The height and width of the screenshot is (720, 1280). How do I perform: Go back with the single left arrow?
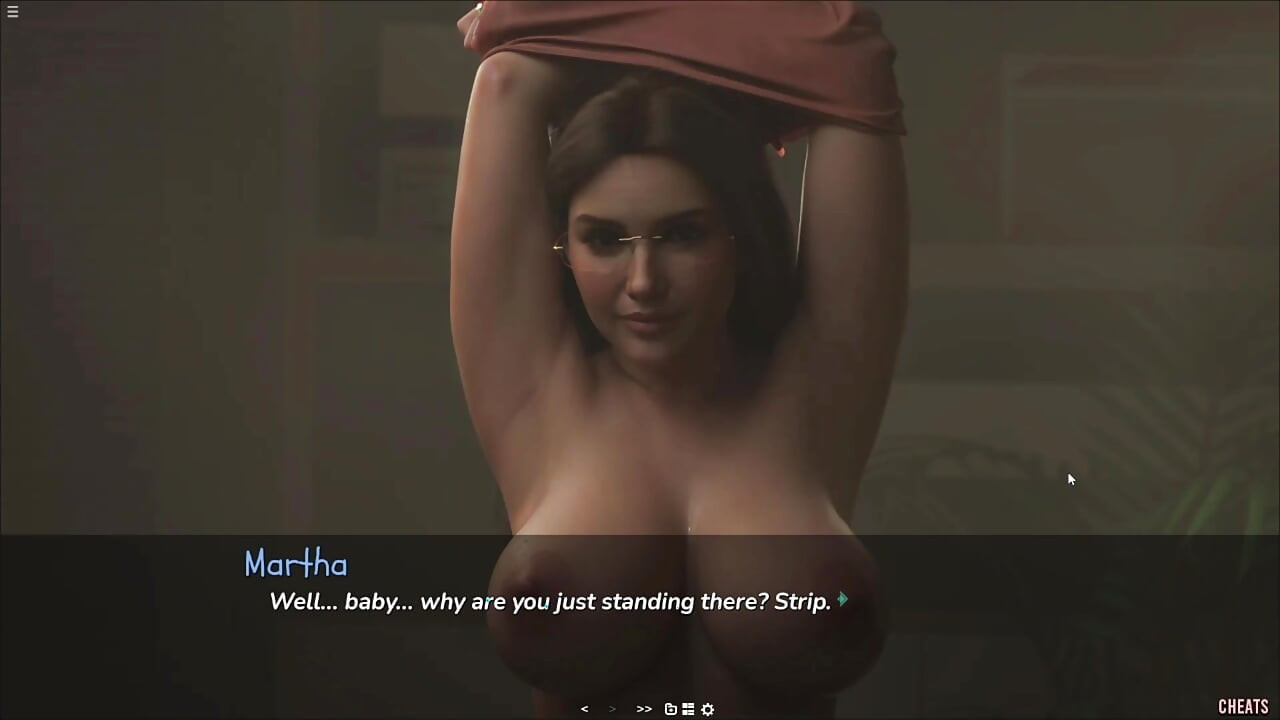[x=584, y=709]
